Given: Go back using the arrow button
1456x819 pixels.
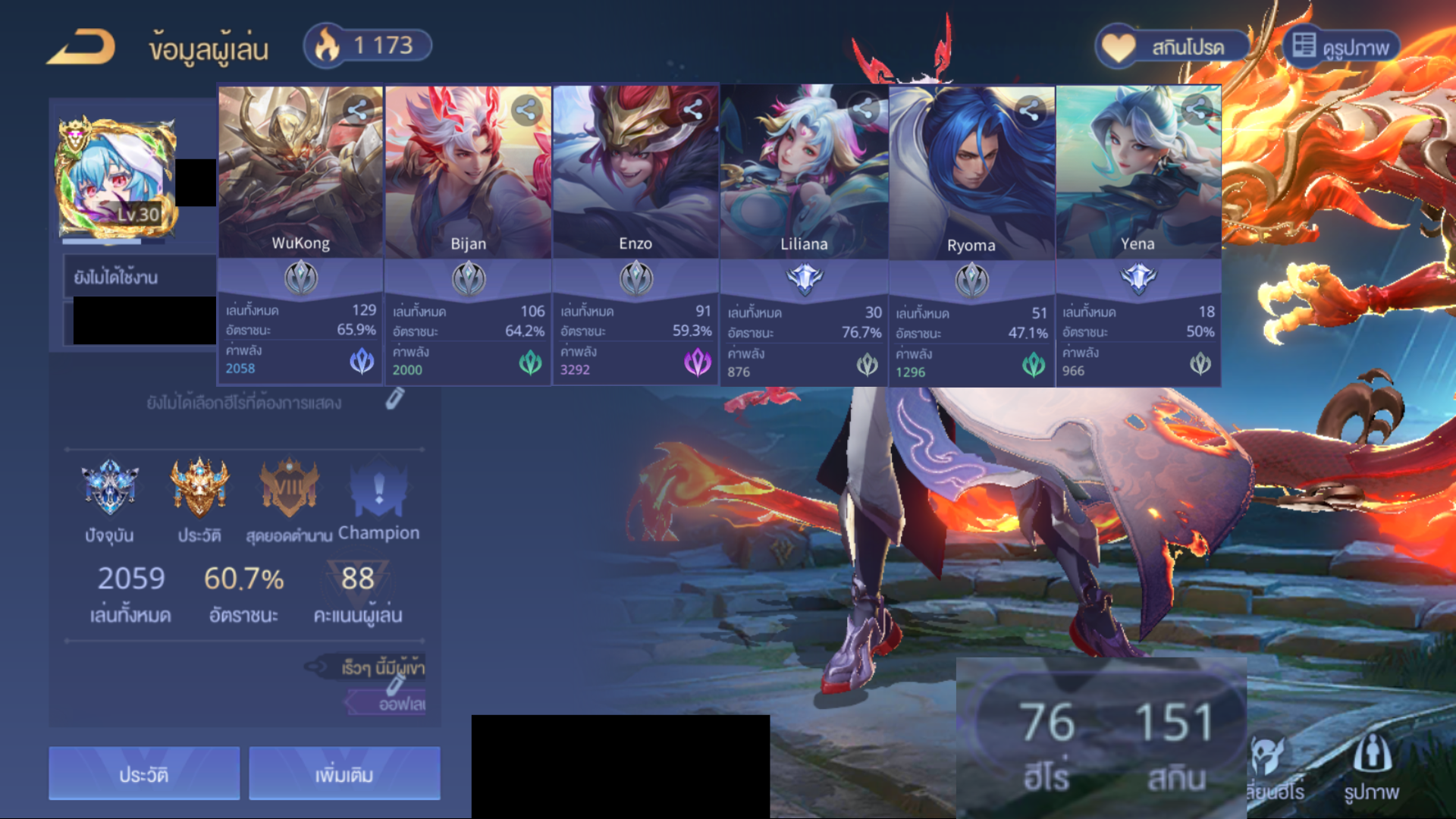Looking at the screenshot, I should (82, 47).
